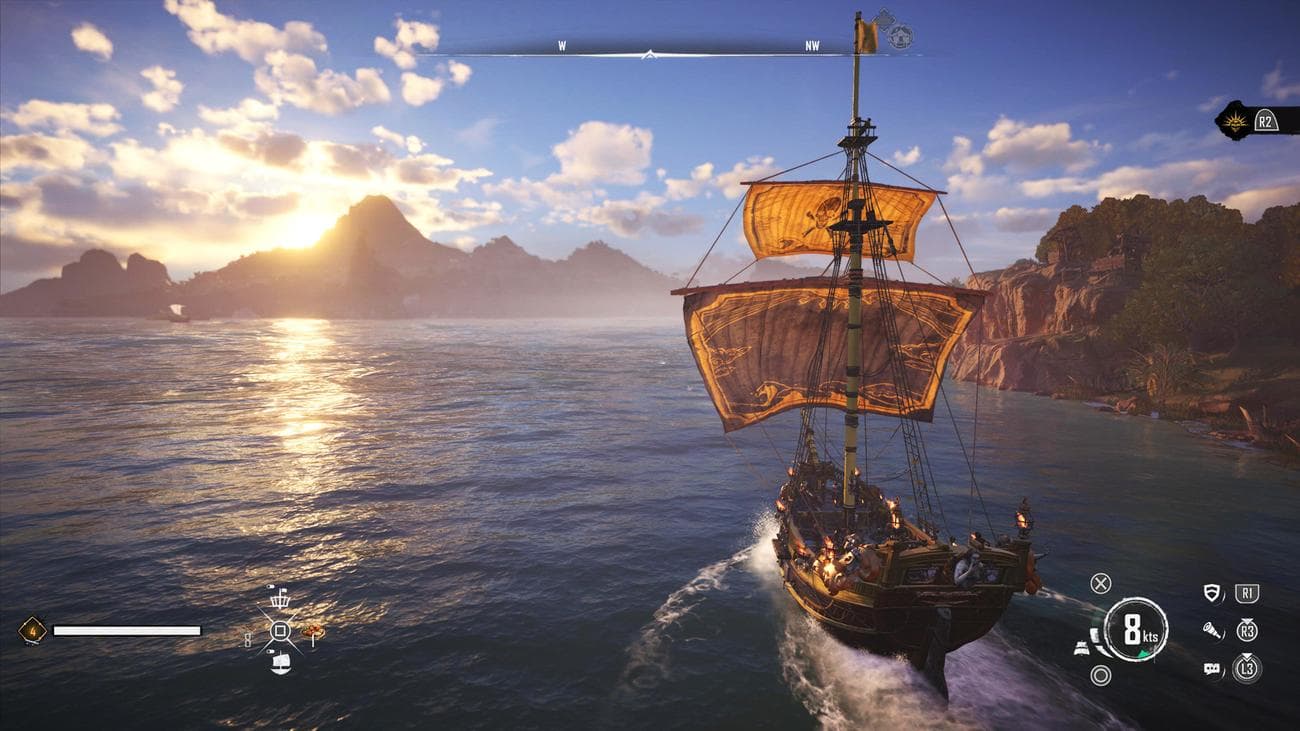The width and height of the screenshot is (1300, 731).
Task: Select the crow's nest icon on the wheel
Action: [280, 598]
